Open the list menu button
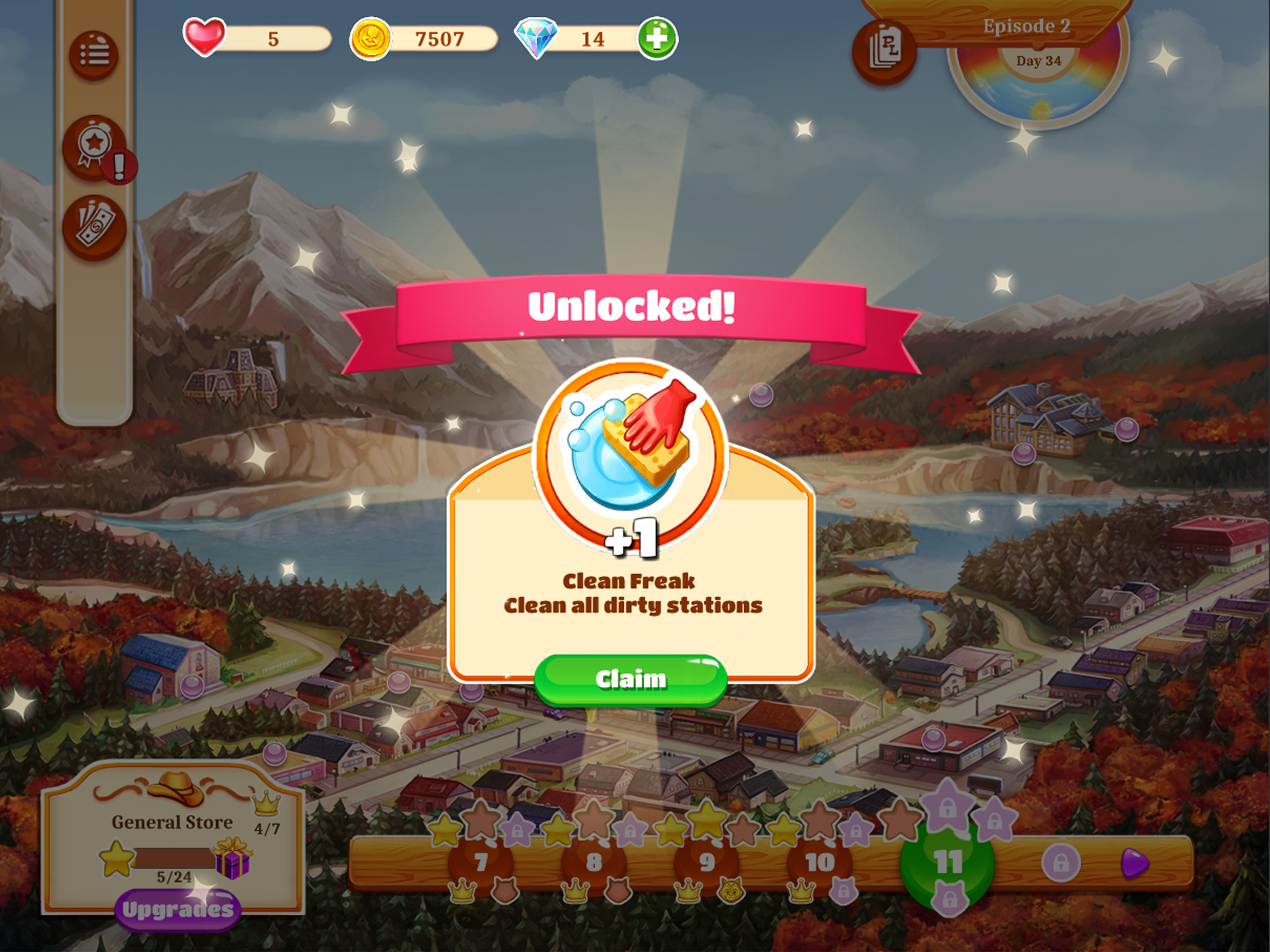 click(93, 55)
